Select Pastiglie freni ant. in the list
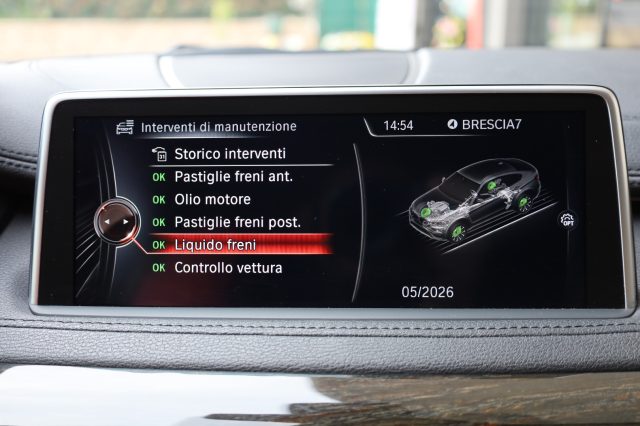The height and width of the screenshot is (426, 640). [233, 177]
